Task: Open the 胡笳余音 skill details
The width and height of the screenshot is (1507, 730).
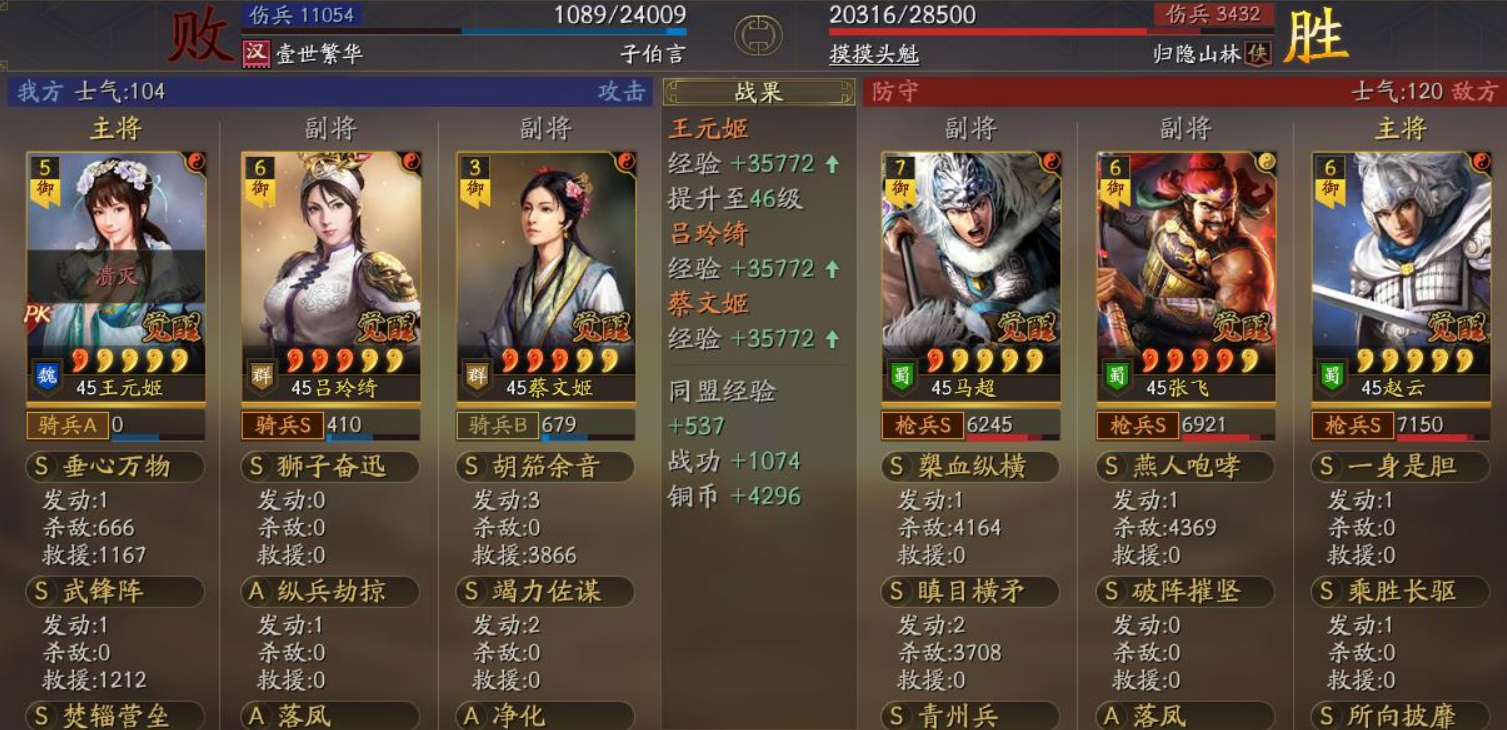Action: tap(545, 467)
